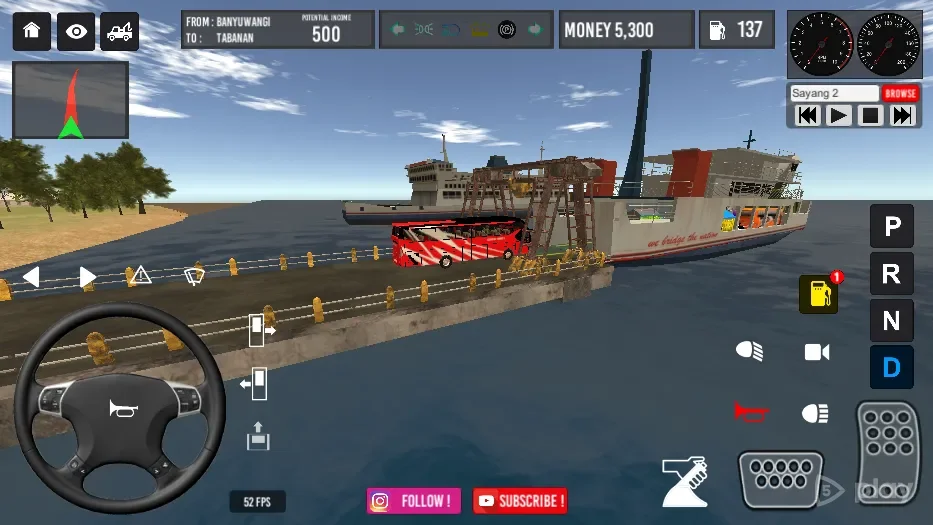This screenshot has width=933, height=525.
Task: Activate the windshield wipers
Action: pyautogui.click(x=195, y=275)
